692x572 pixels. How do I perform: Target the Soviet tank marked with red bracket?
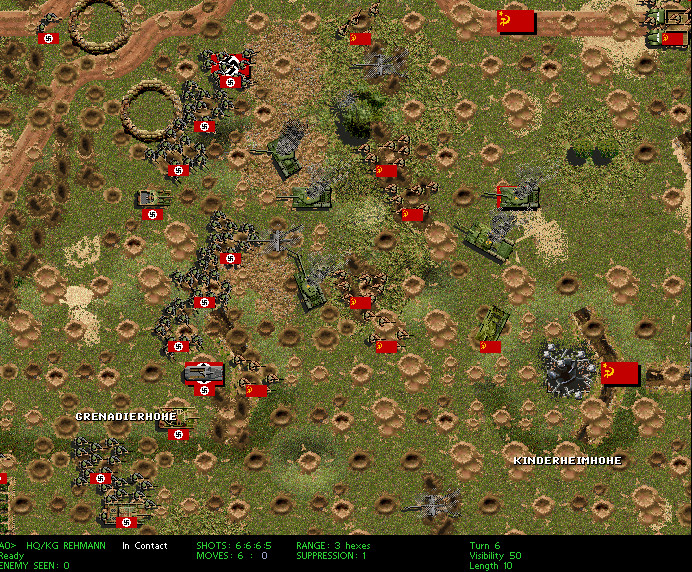tap(517, 197)
